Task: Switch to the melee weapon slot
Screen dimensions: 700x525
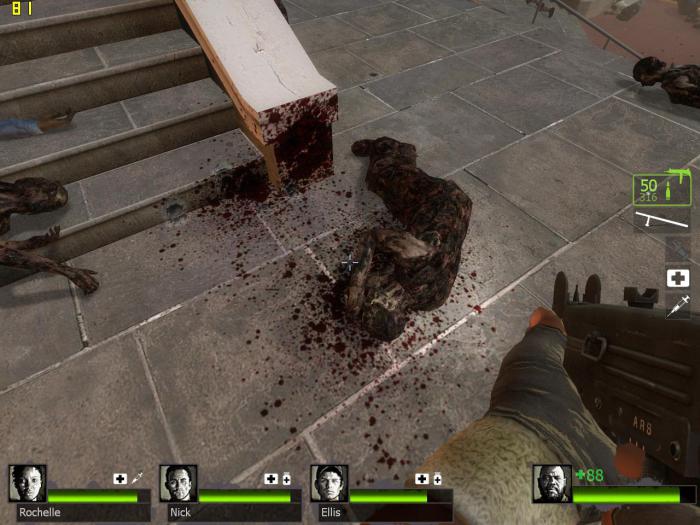Action: point(661,220)
